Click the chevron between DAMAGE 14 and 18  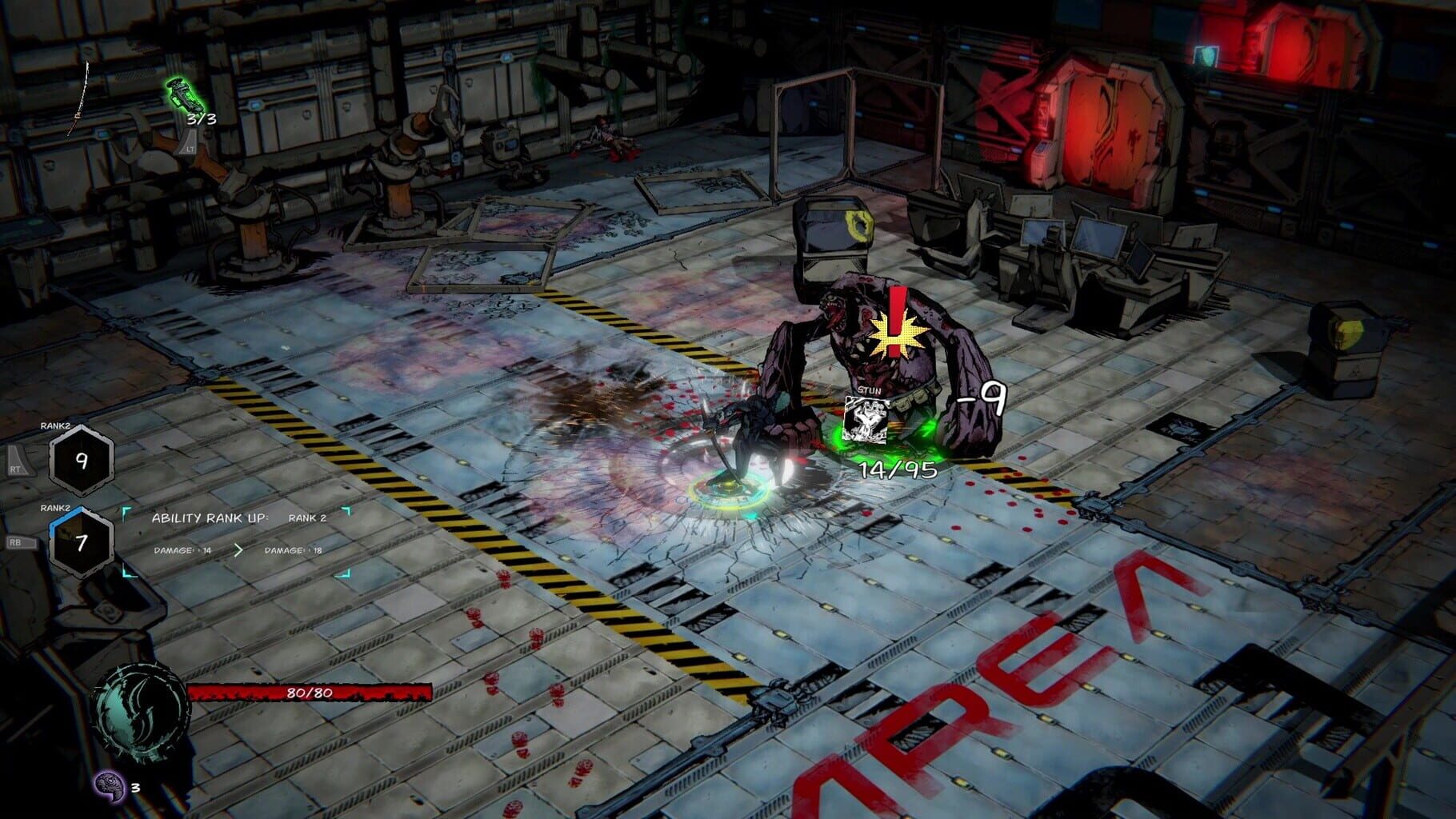(x=239, y=550)
